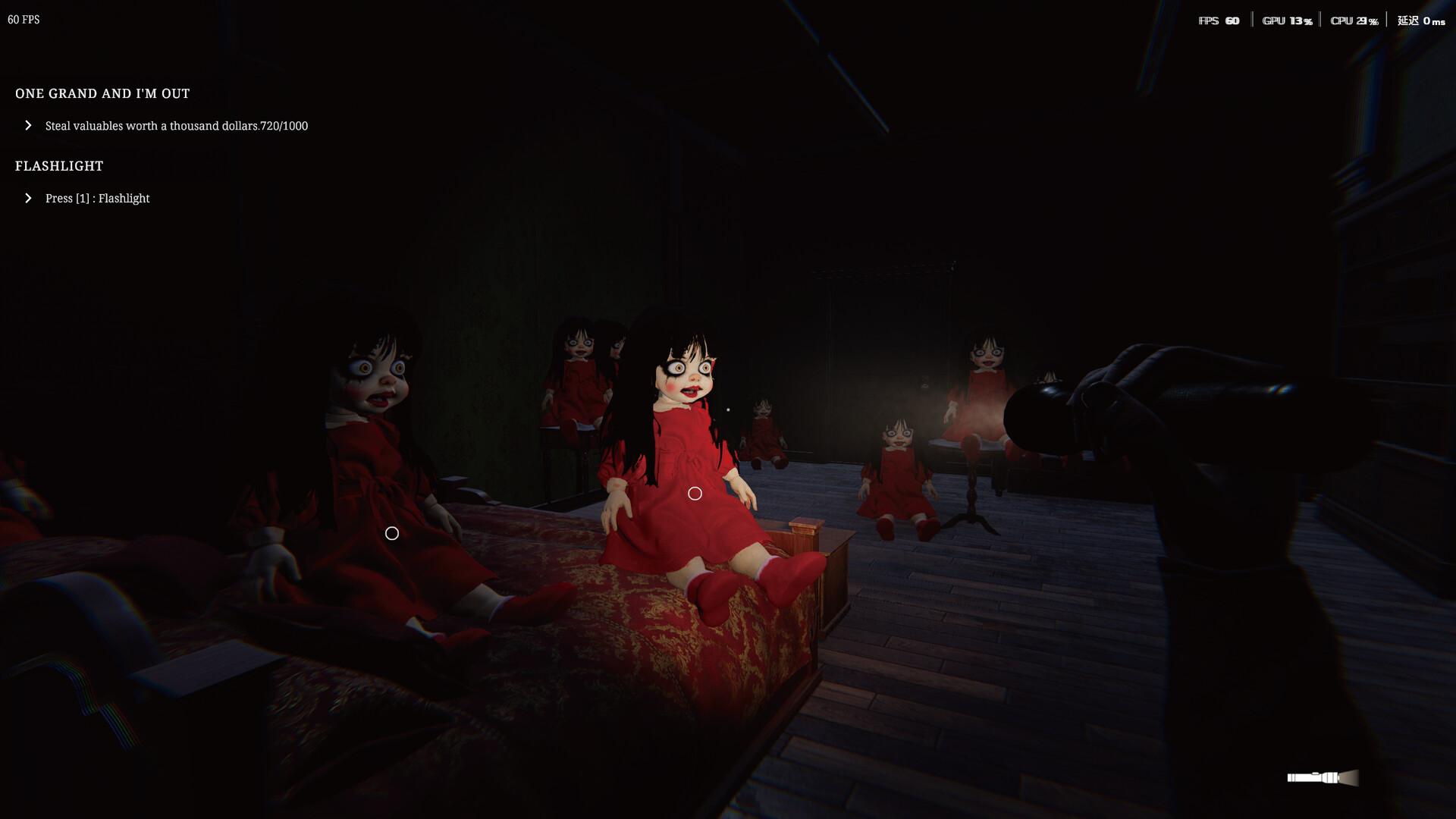The width and height of the screenshot is (1456, 819).
Task: Click the CPU 29% usage indicator
Action: [1354, 20]
